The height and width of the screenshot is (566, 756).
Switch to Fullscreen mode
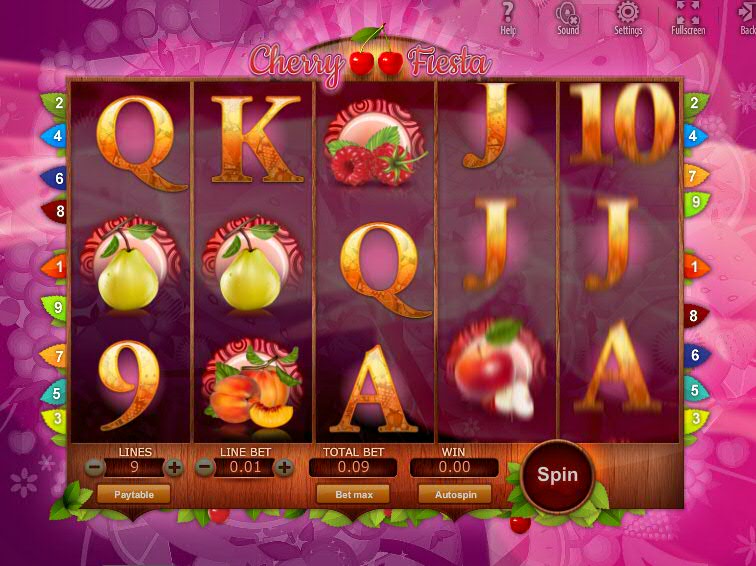[x=688, y=16]
